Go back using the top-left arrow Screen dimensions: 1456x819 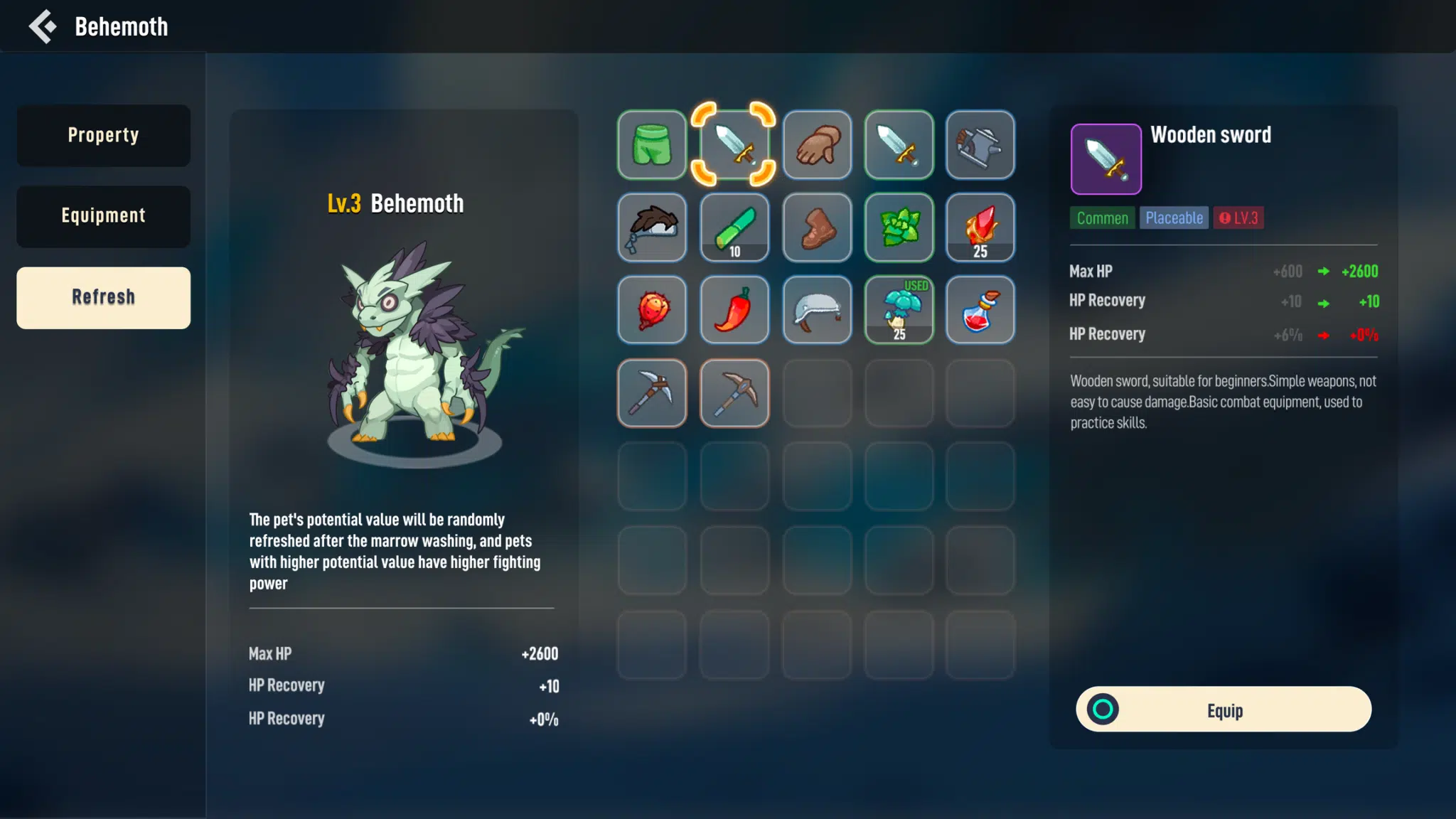(x=43, y=27)
